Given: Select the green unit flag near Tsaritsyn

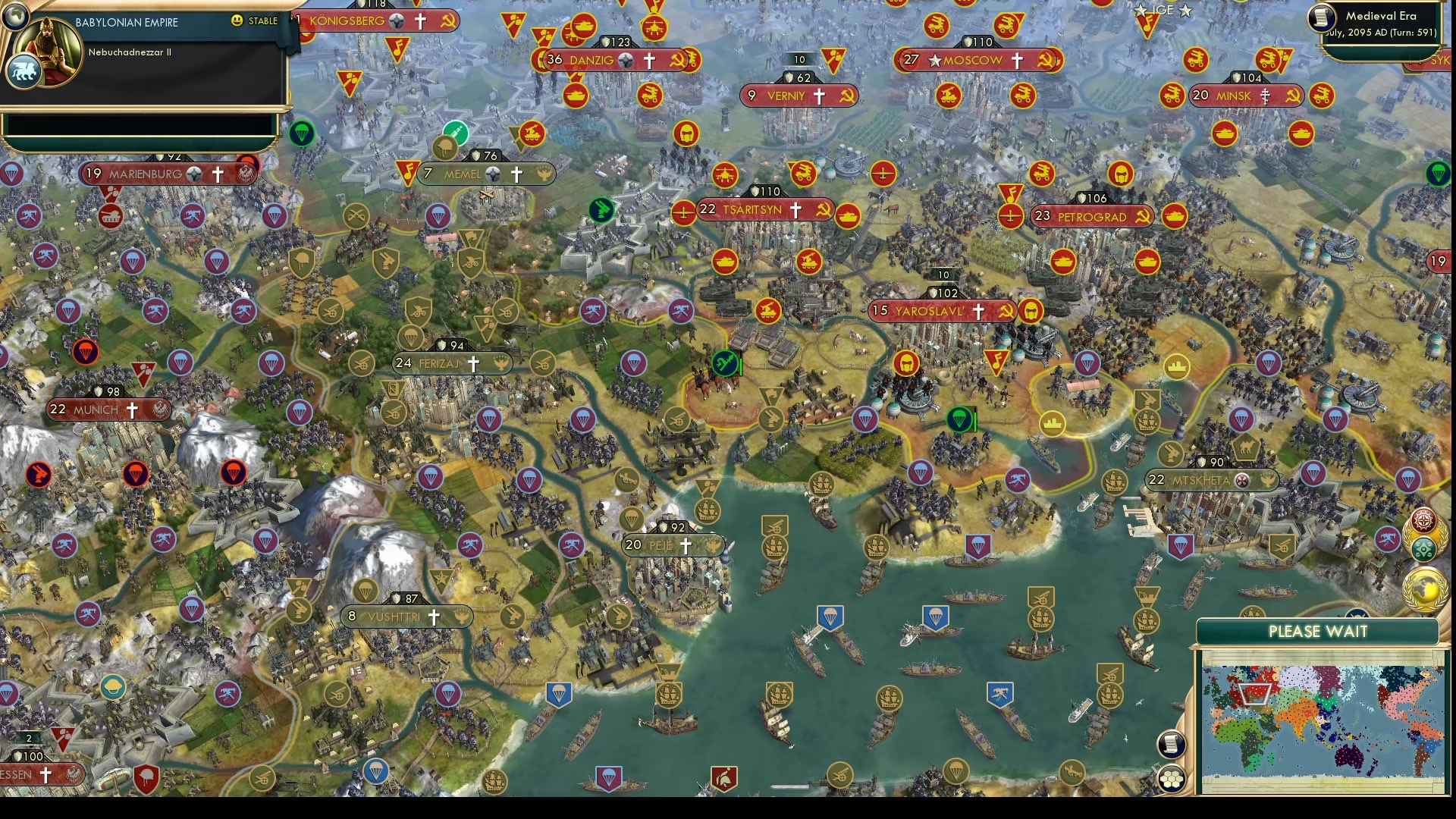Looking at the screenshot, I should [x=601, y=210].
